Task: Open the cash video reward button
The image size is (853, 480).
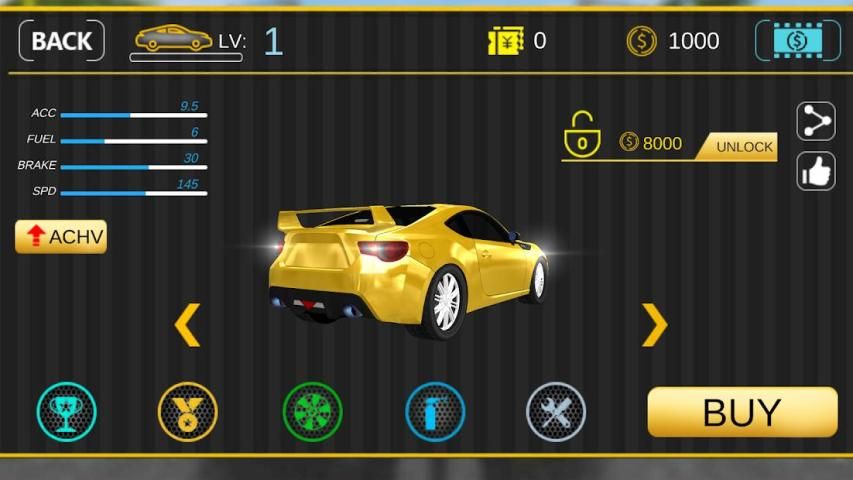Action: (x=797, y=41)
